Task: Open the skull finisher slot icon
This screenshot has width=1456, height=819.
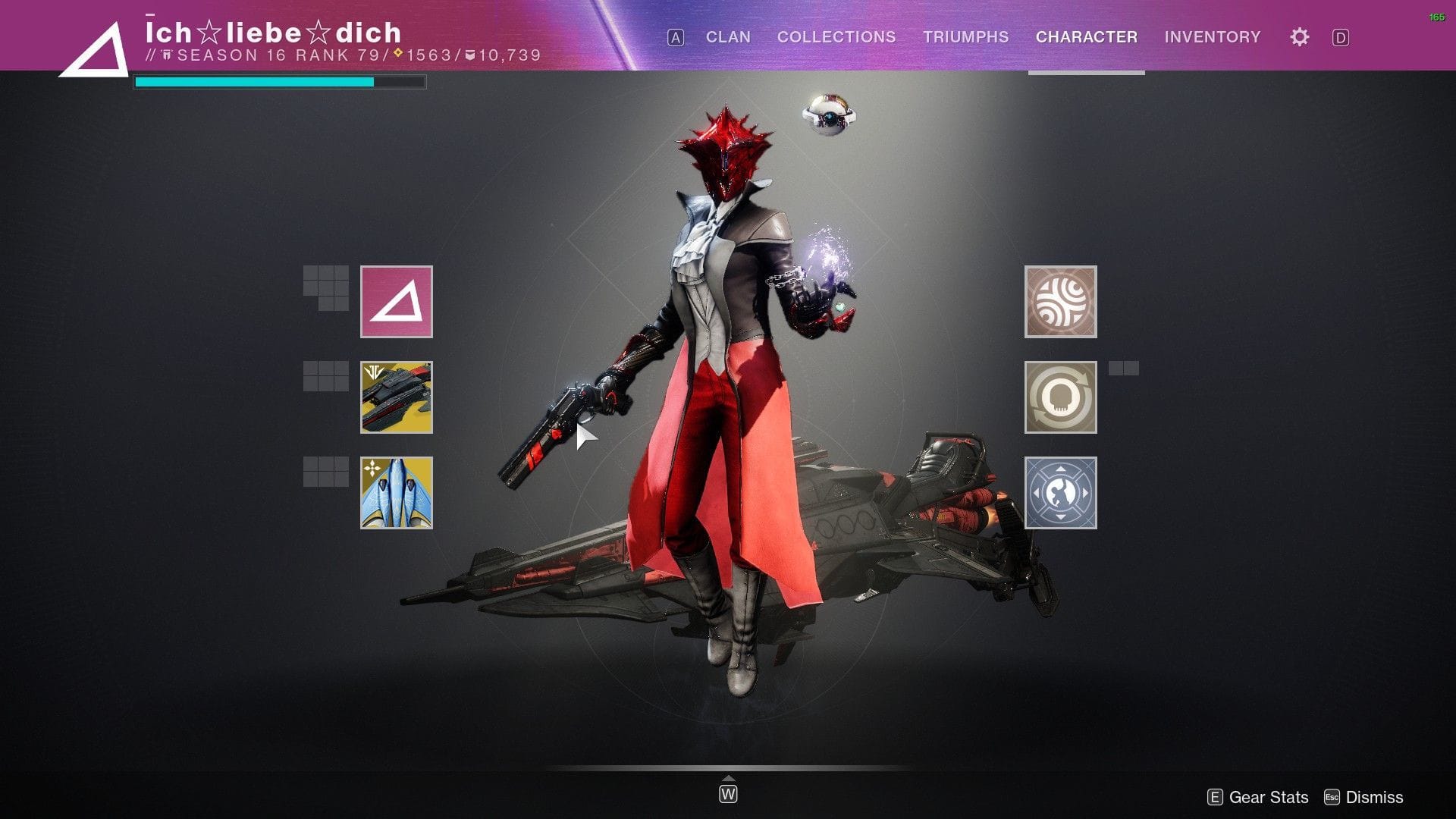Action: (1059, 397)
